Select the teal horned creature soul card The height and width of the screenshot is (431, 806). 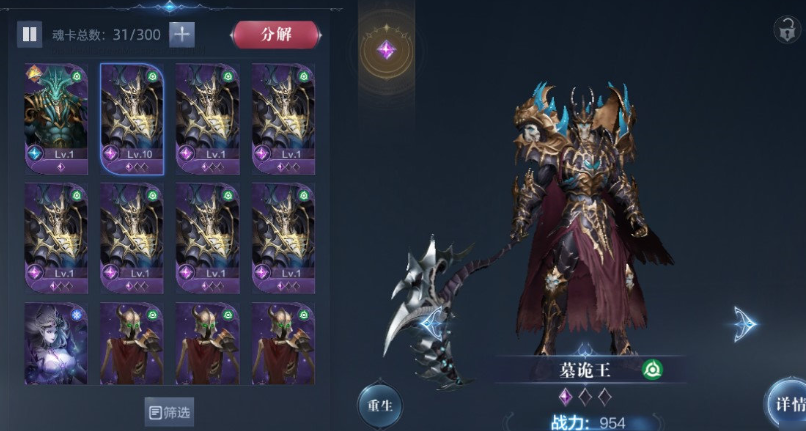click(57, 117)
